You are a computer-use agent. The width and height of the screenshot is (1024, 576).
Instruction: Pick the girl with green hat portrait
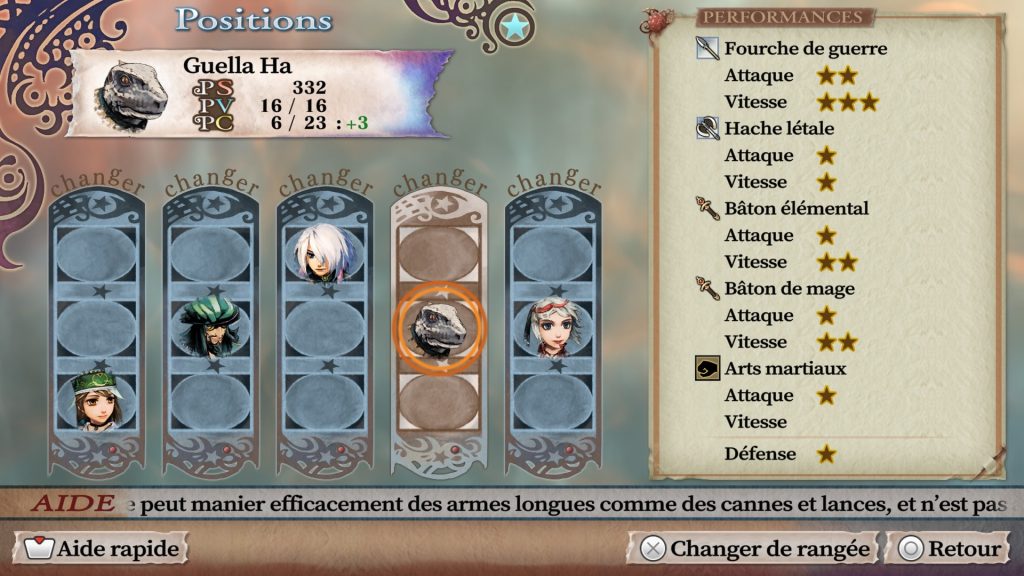[x=96, y=398]
